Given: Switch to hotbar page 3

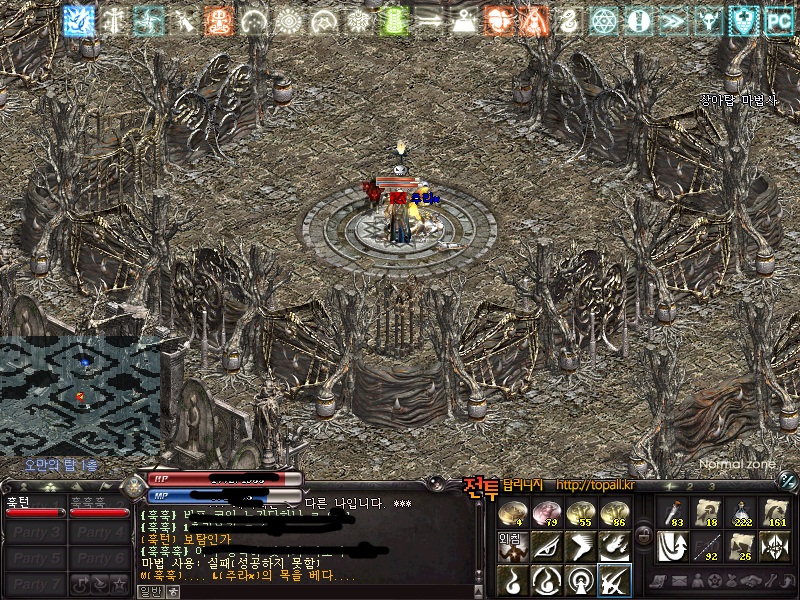Looking at the screenshot, I should (x=711, y=486).
